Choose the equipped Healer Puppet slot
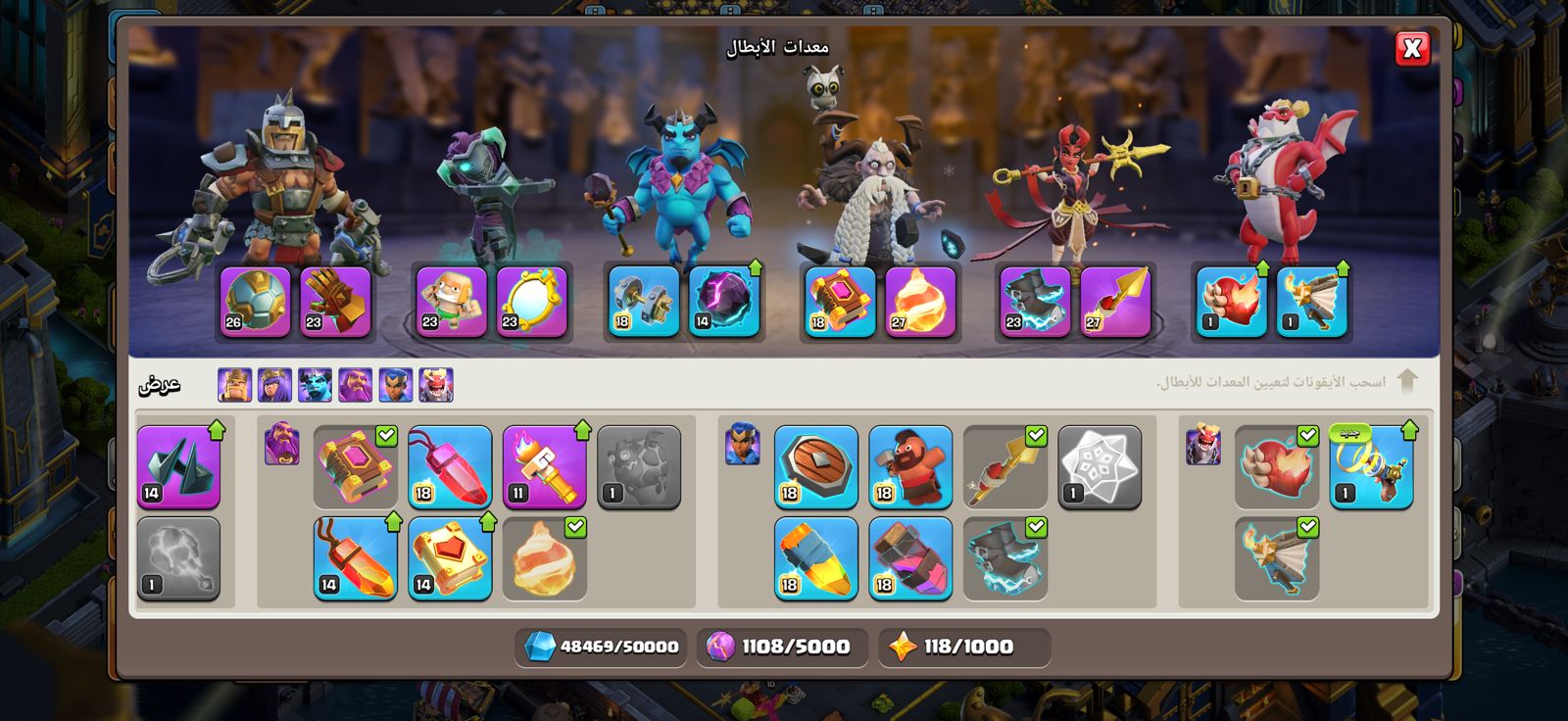1568x721 pixels. pos(451,301)
